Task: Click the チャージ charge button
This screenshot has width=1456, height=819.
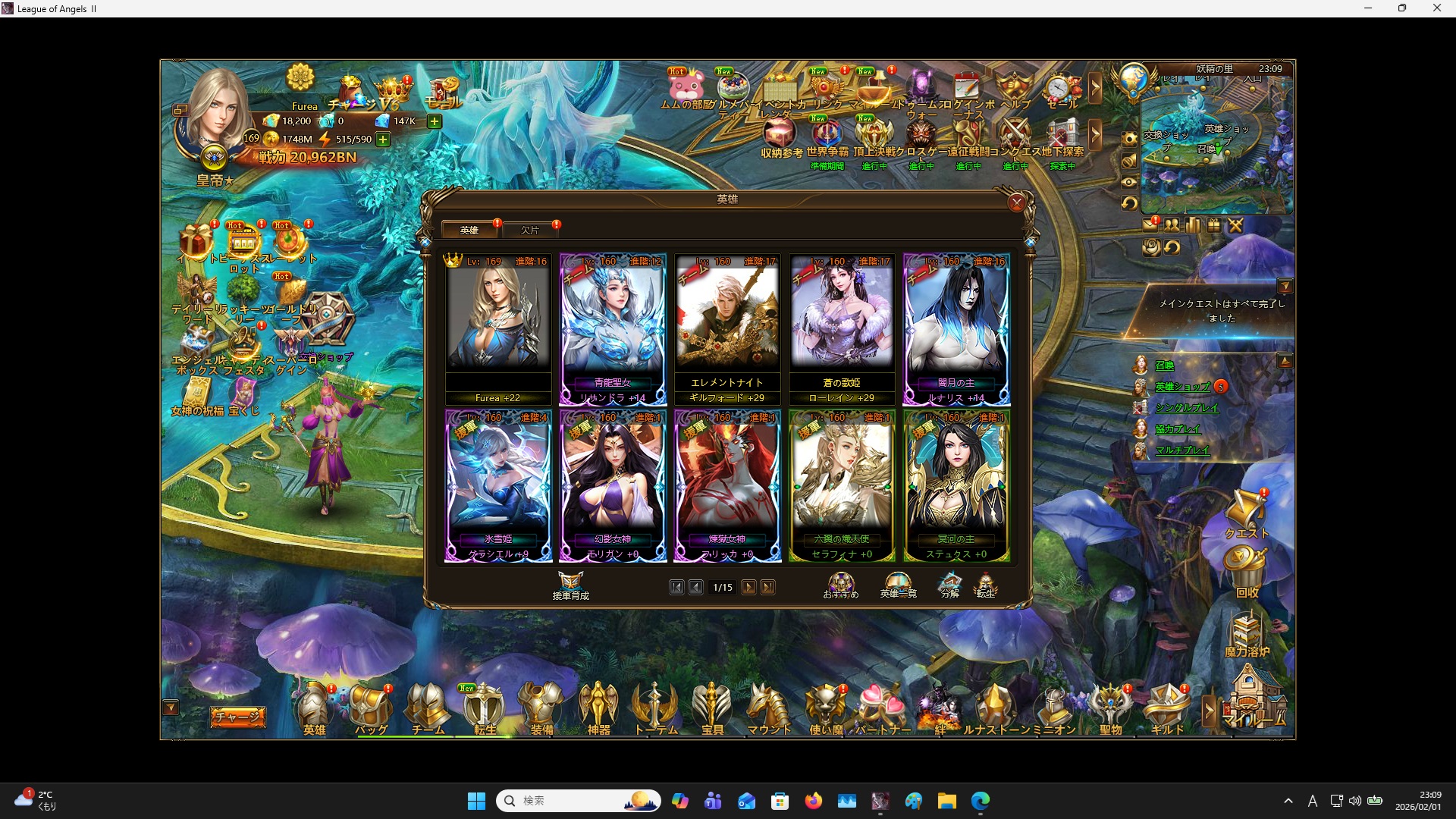Action: [x=237, y=716]
